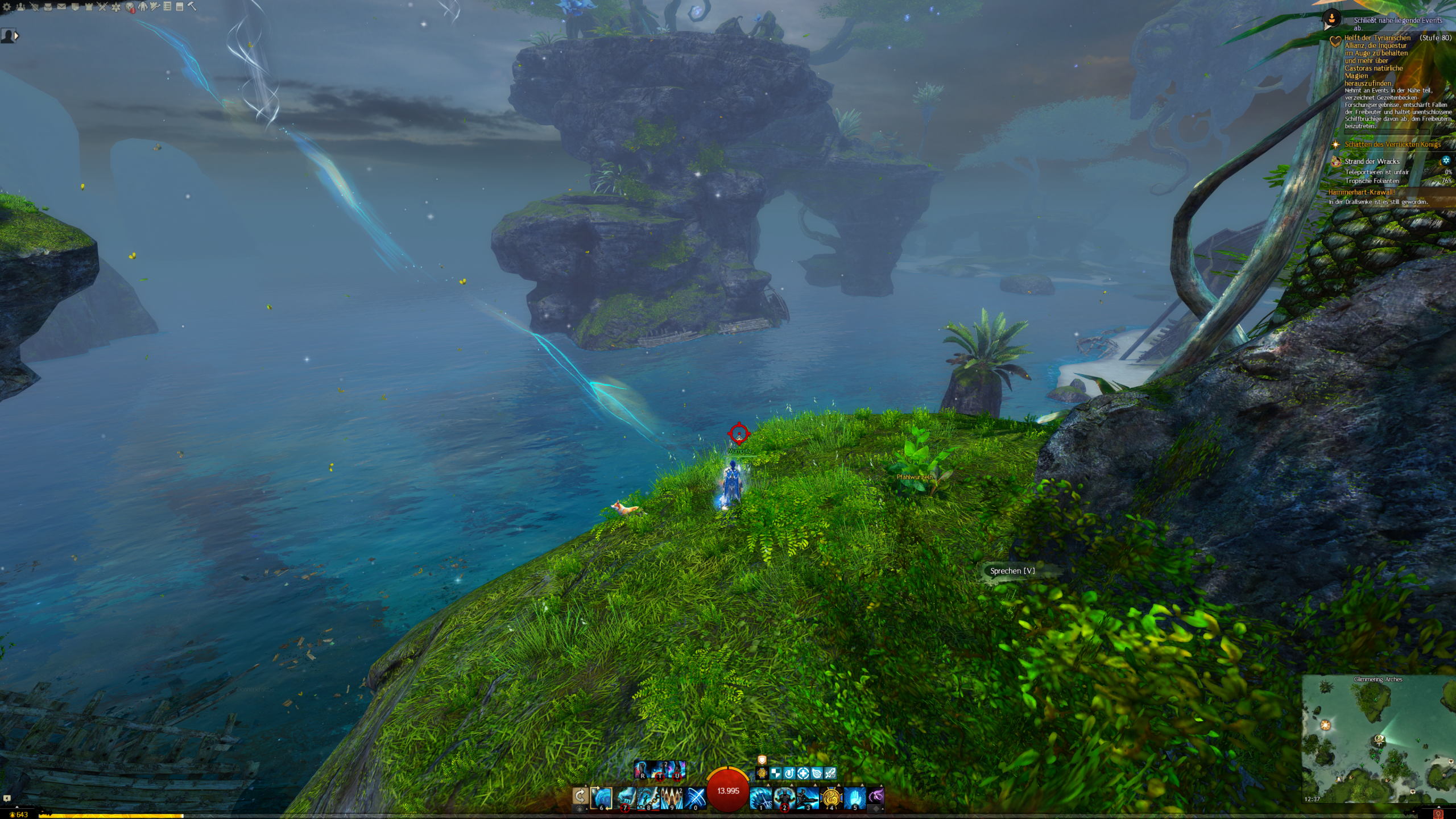
Task: Open the crossed swords PvP icon
Action: 102,7
